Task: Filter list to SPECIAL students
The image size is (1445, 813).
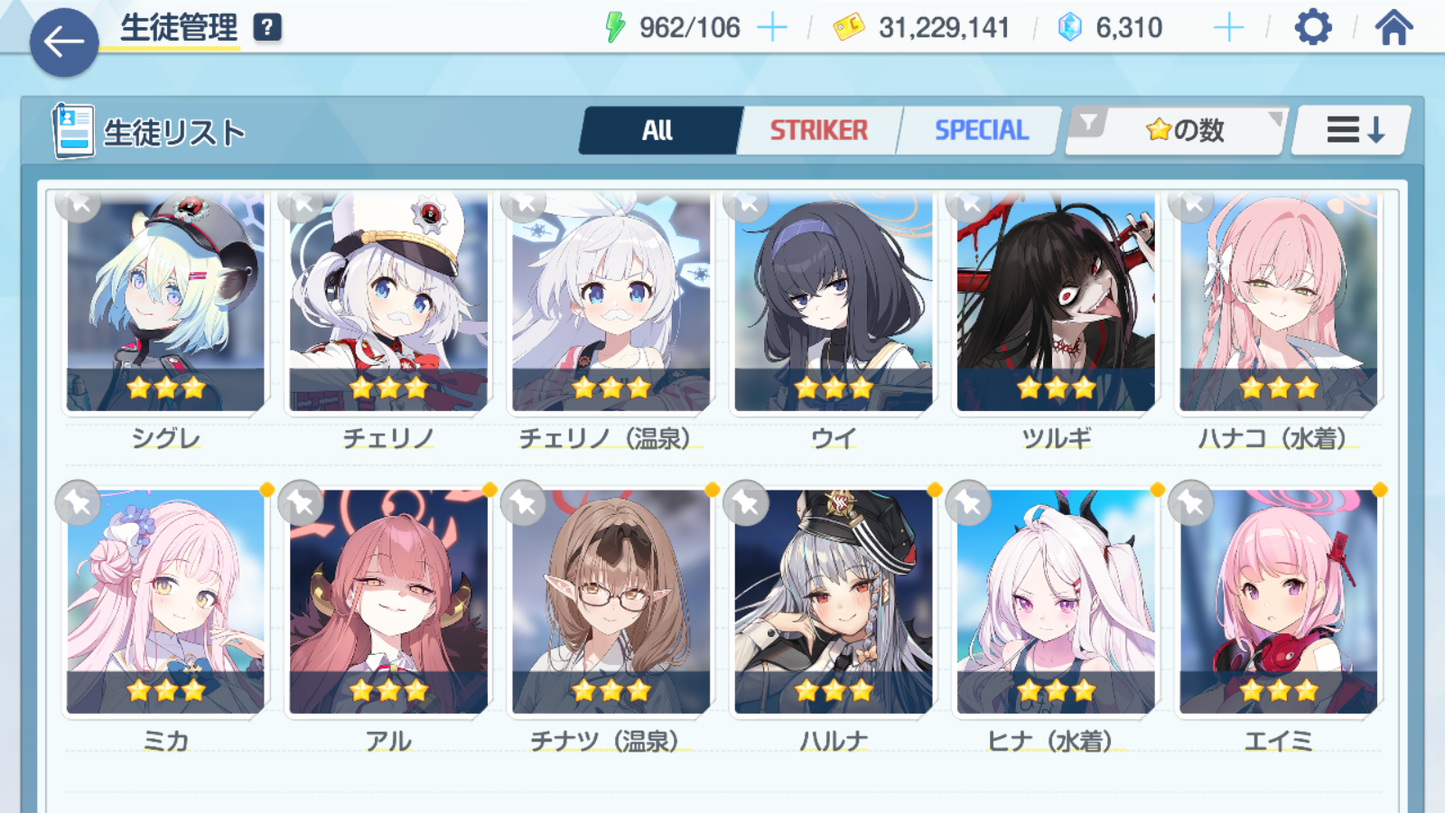Action: pyautogui.click(x=980, y=130)
